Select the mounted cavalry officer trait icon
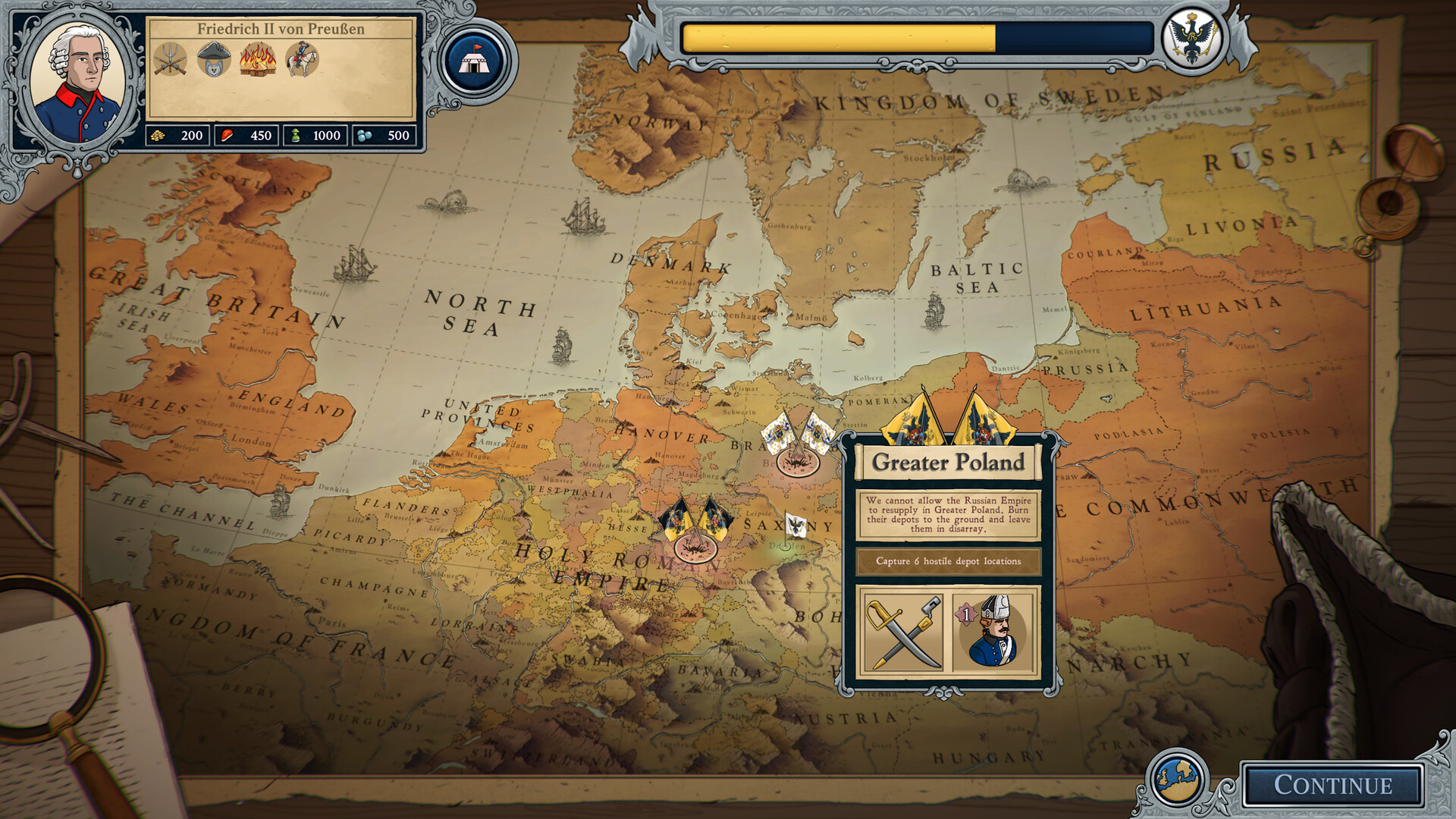1456x819 pixels. coord(302,59)
